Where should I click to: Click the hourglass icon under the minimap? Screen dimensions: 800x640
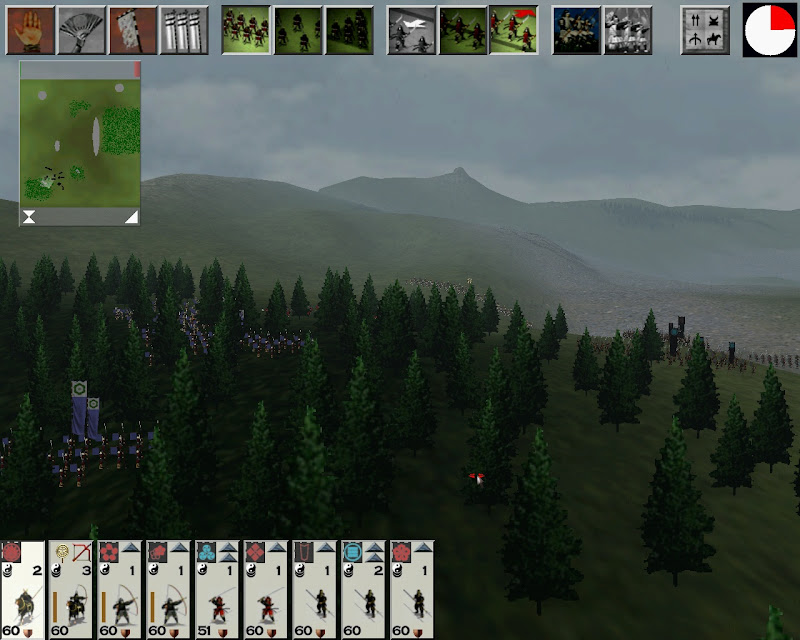pos(30,217)
